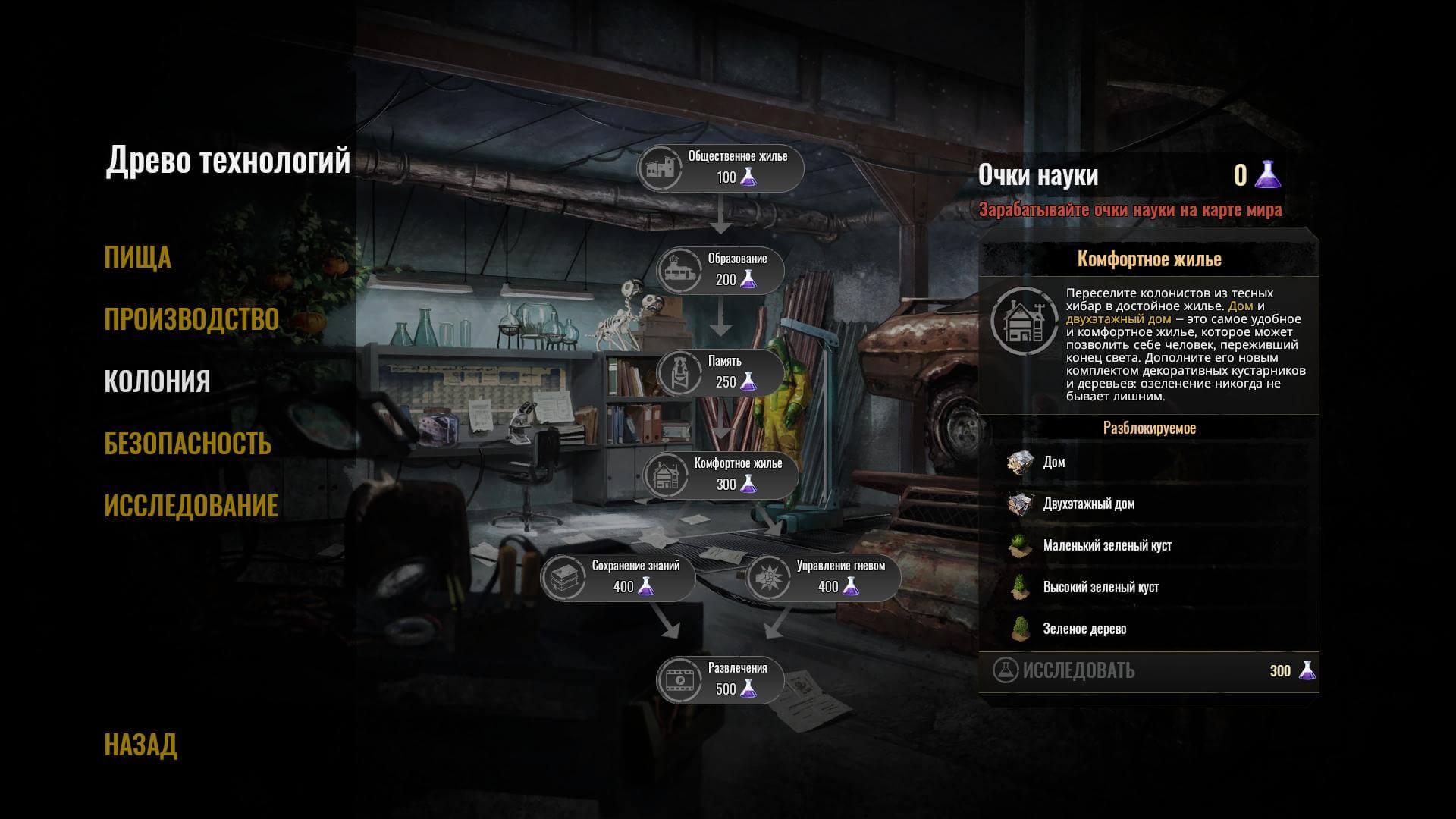Select the Сохранение знаний technology
1456x819 pixels.
tap(617, 578)
